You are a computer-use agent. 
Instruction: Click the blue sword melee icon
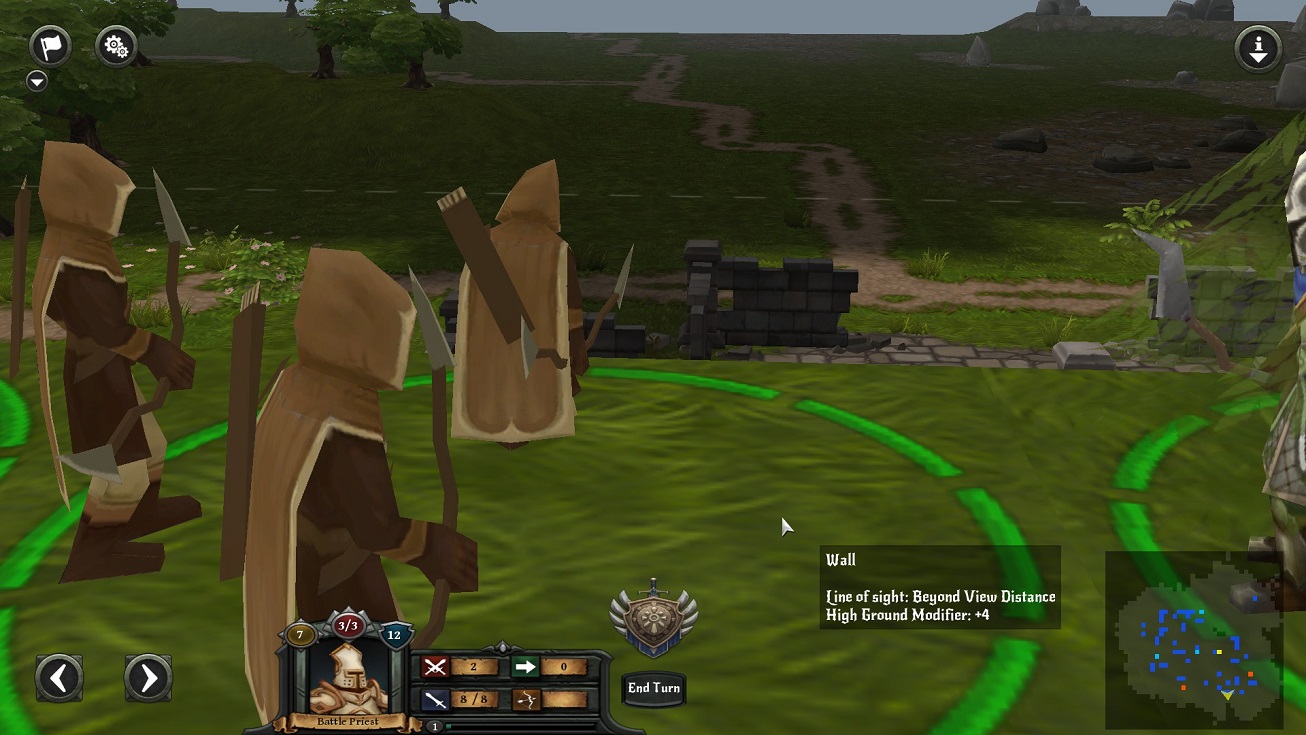pos(435,700)
